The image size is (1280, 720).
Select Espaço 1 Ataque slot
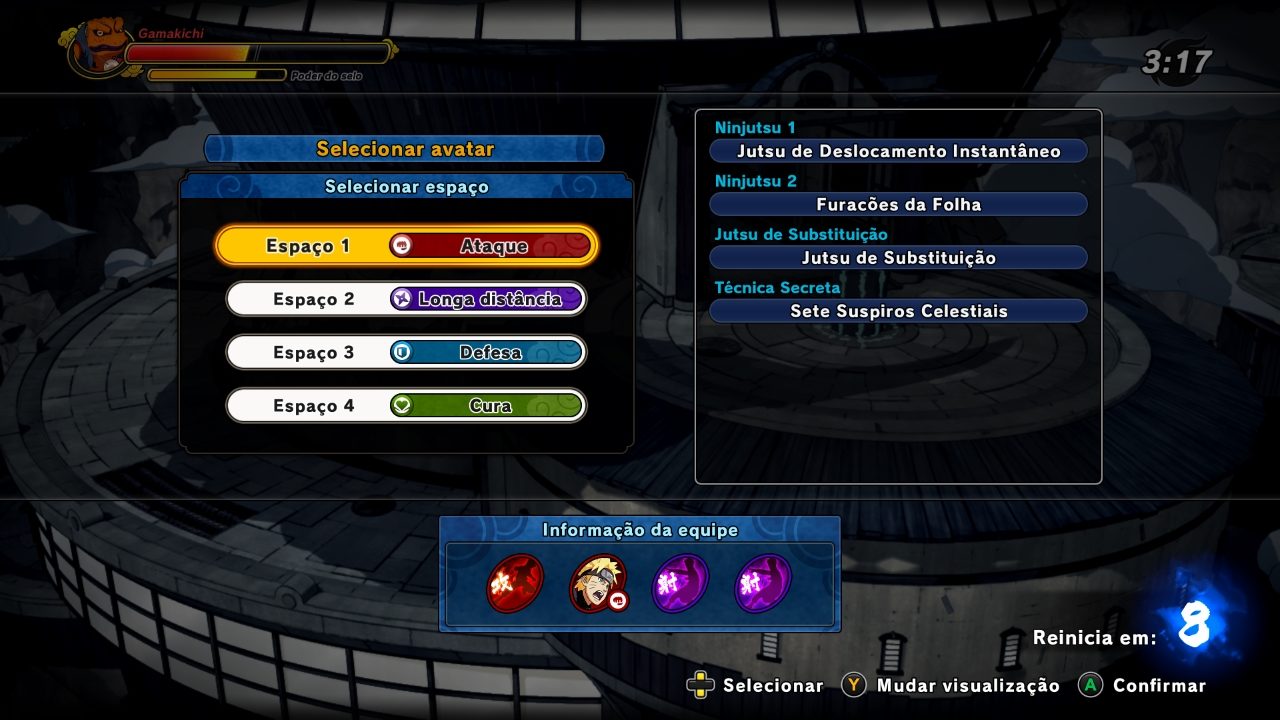coord(406,245)
